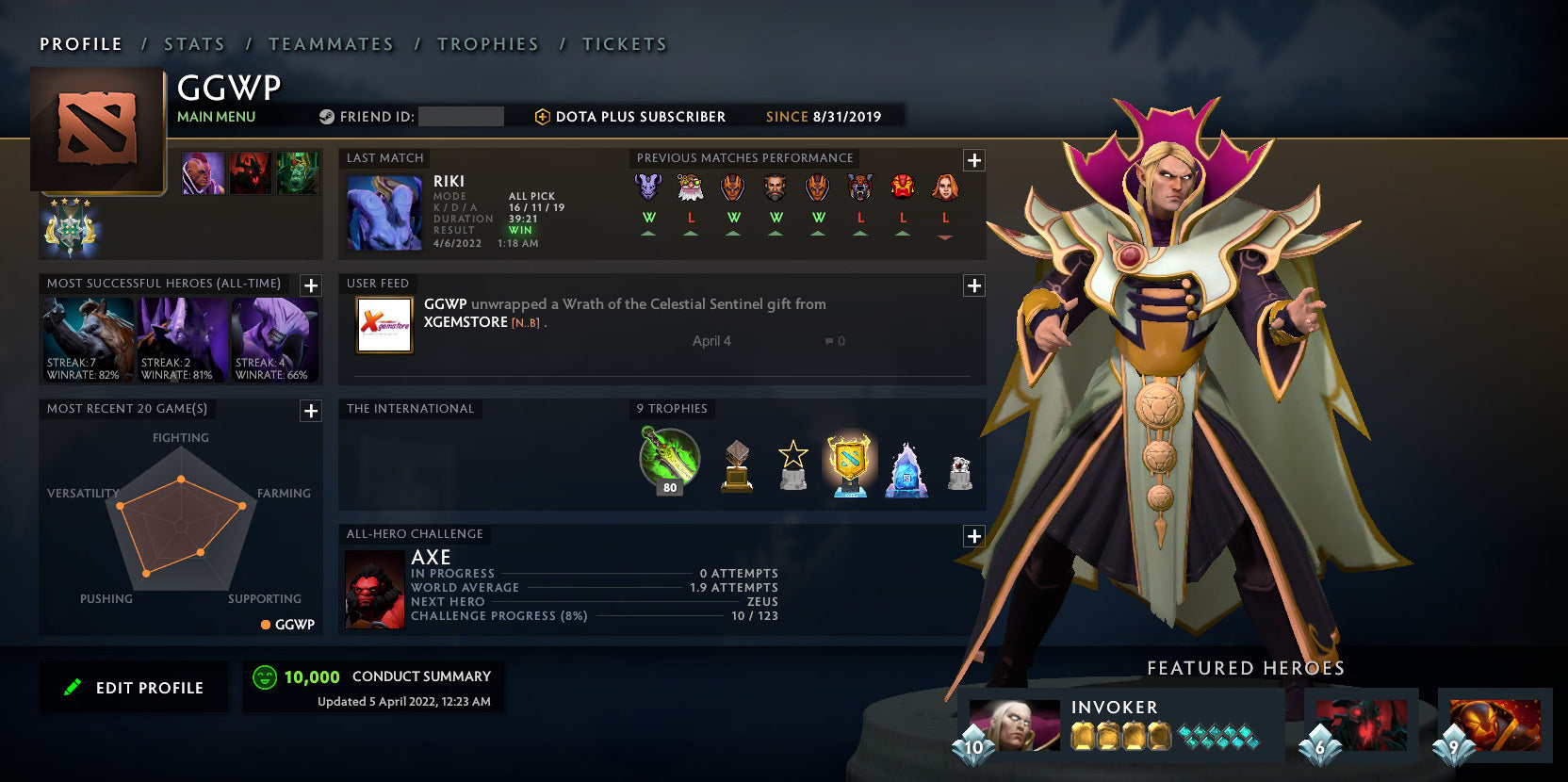Click the Dota Plus Subscriber hexagon icon
This screenshot has width=1568, height=782.
542,117
